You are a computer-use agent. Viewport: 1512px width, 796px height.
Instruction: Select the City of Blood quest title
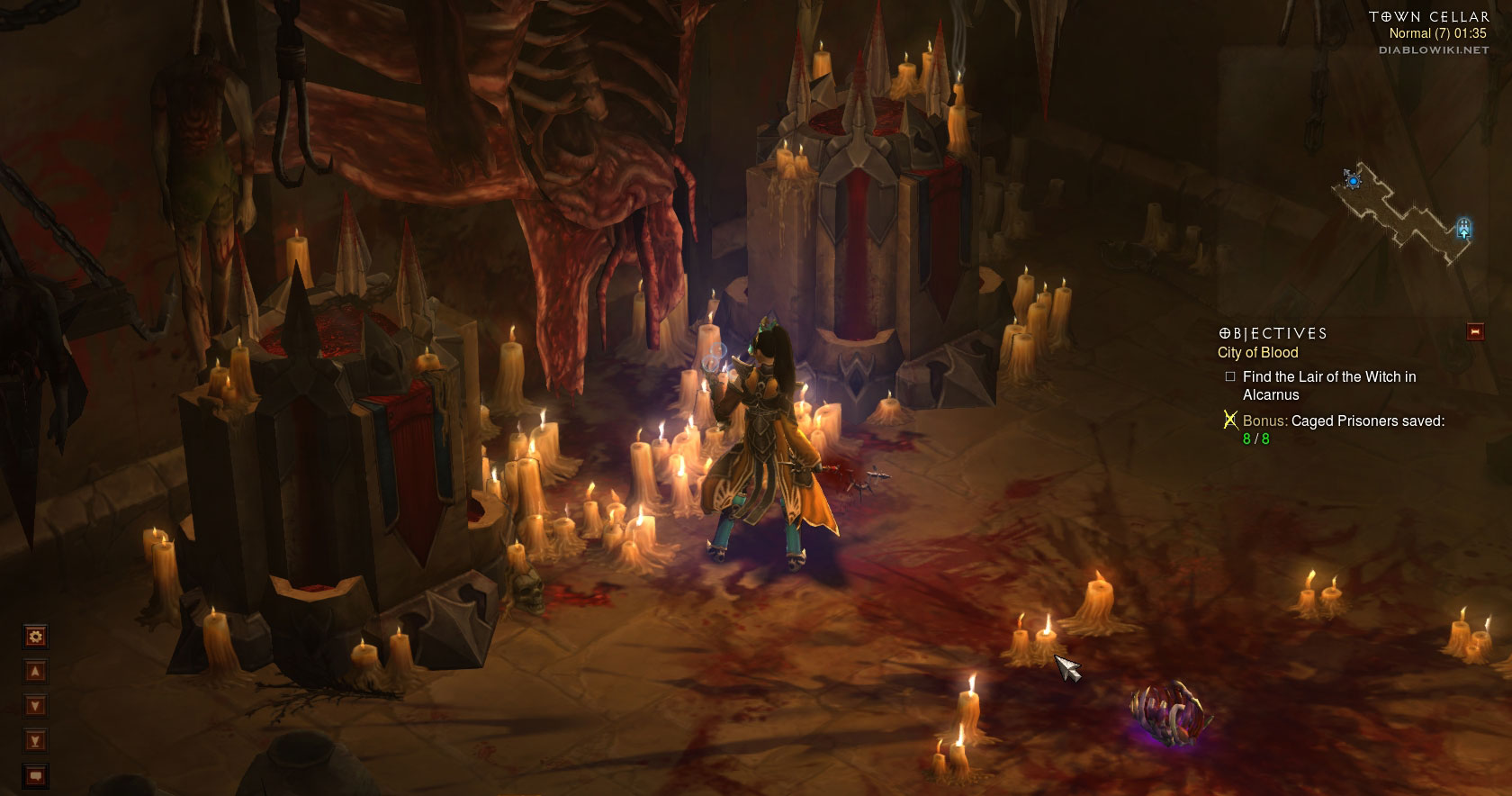[x=1257, y=353]
